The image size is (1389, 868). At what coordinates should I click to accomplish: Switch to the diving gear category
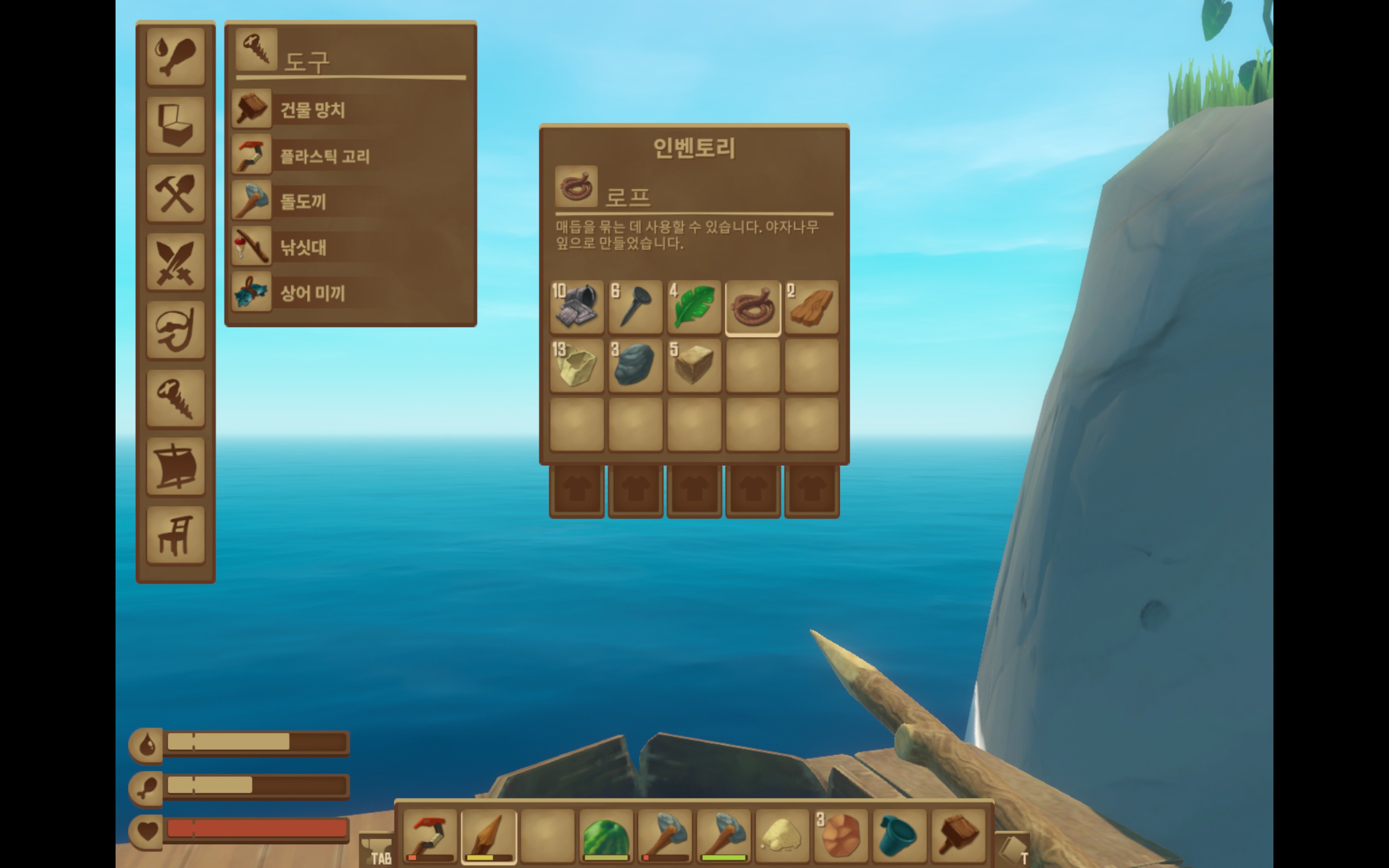point(176,330)
